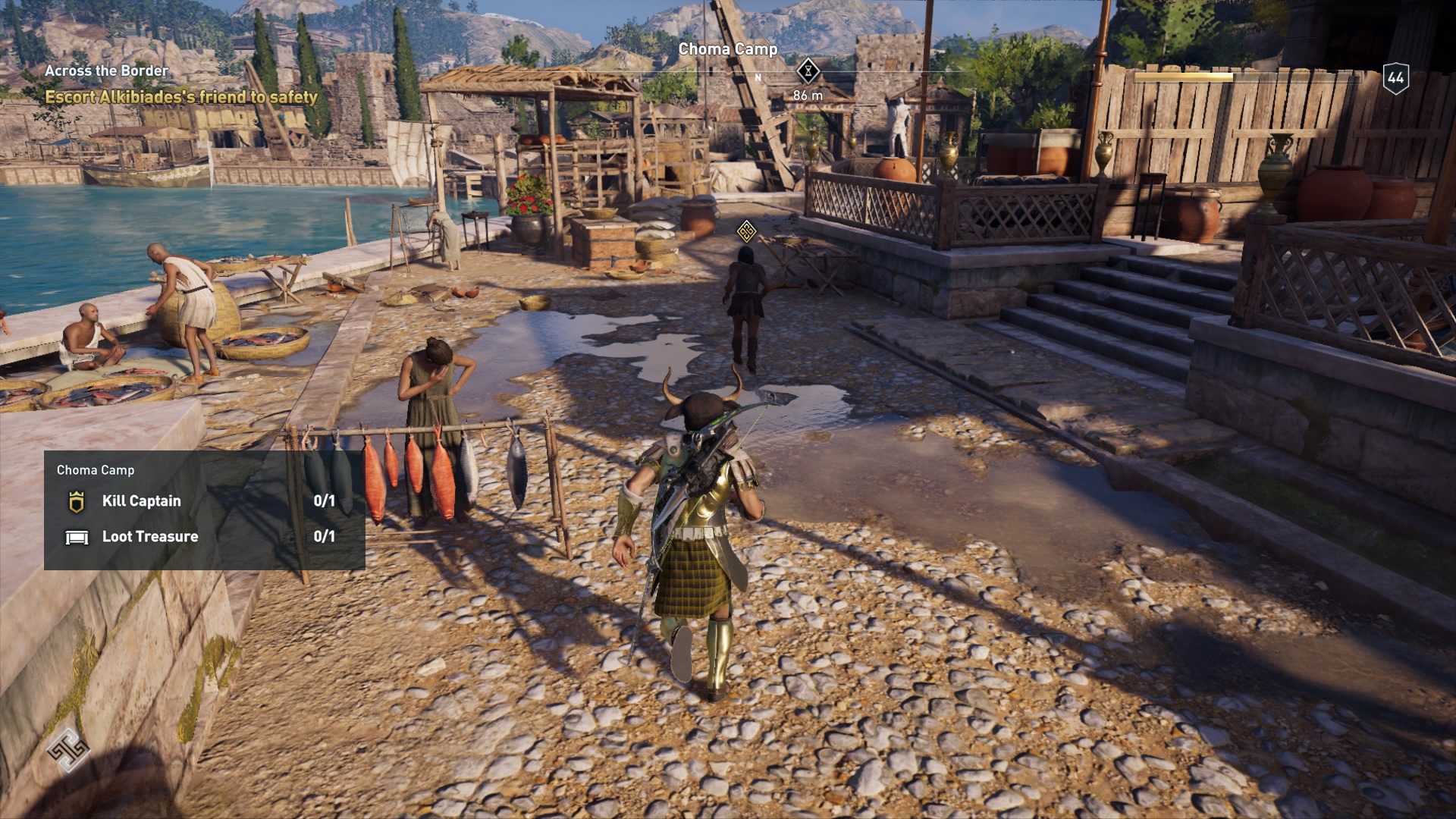This screenshot has width=1456, height=819.
Task: Click the Loot Treasure chest icon
Action: 76,536
